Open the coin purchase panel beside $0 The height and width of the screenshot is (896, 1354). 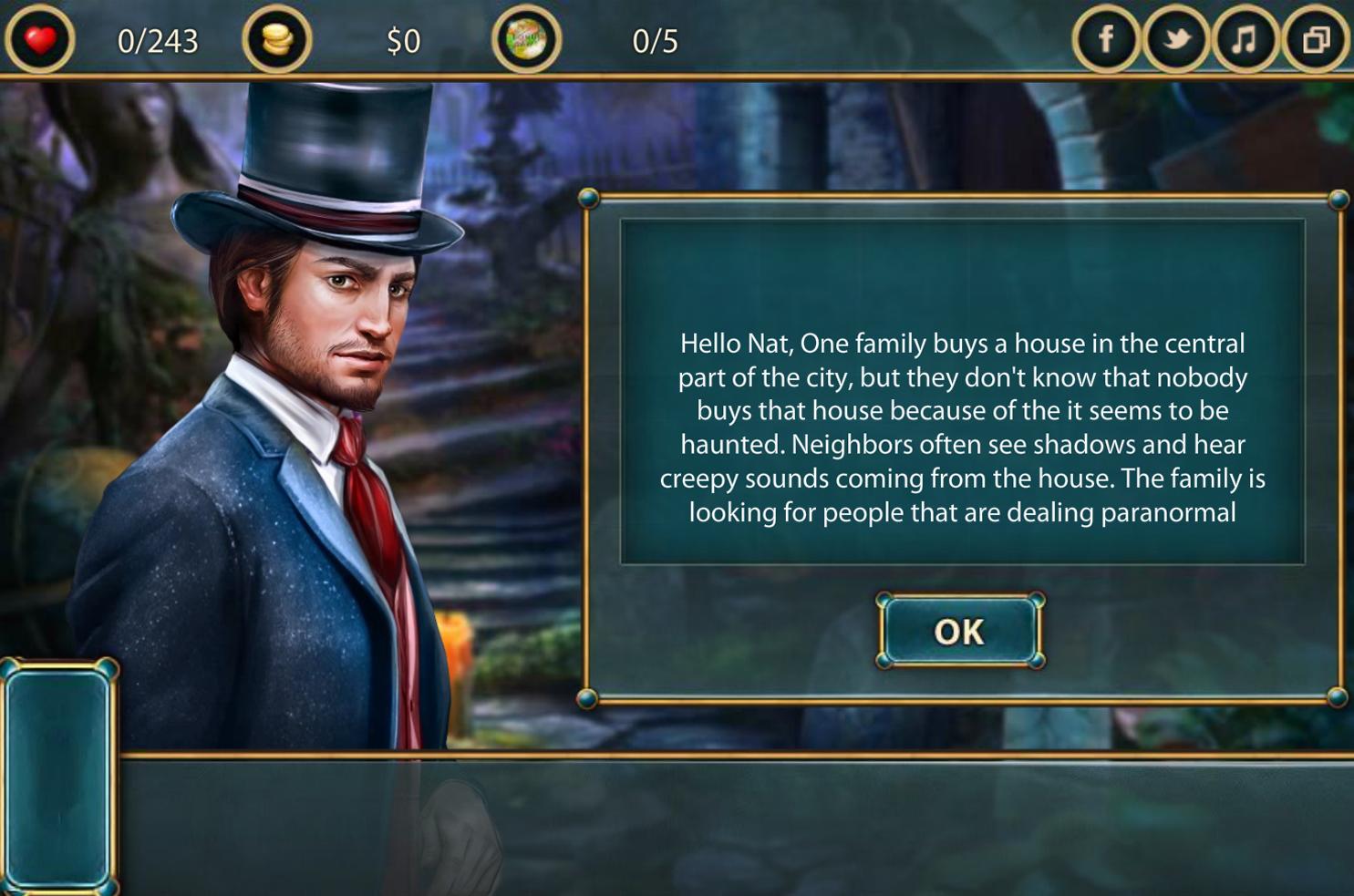click(279, 39)
